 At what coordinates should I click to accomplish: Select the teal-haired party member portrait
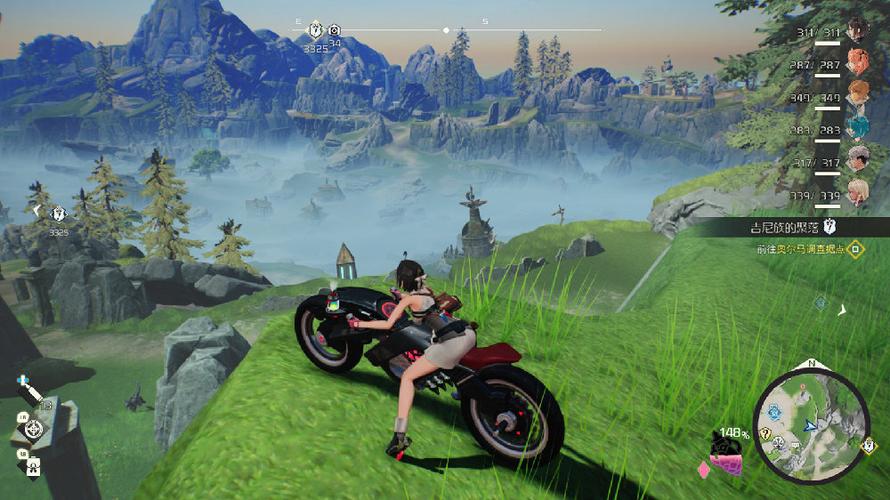[x=858, y=126]
